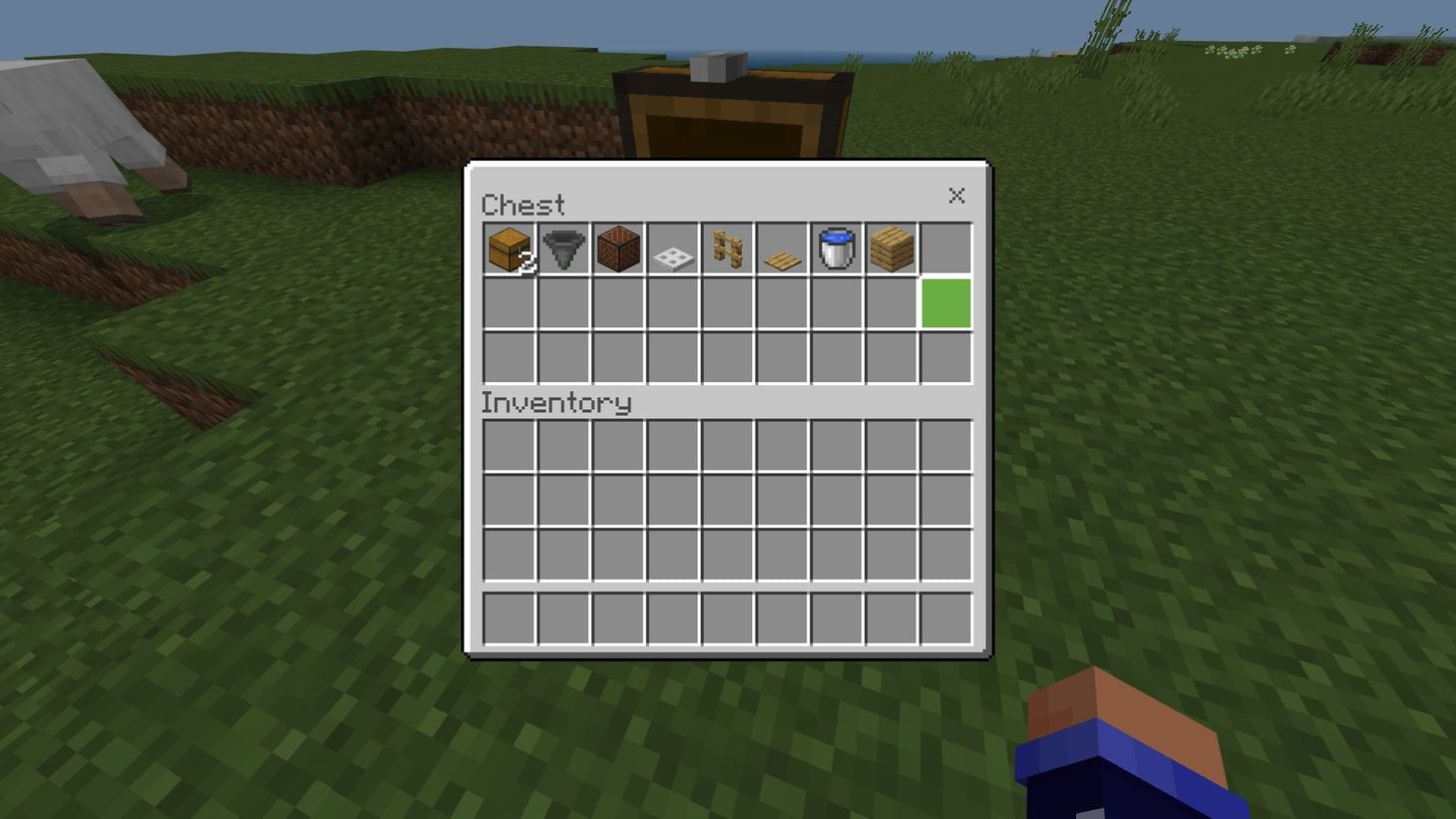Grab the note block
This screenshot has height=819, width=1456.
tap(617, 249)
